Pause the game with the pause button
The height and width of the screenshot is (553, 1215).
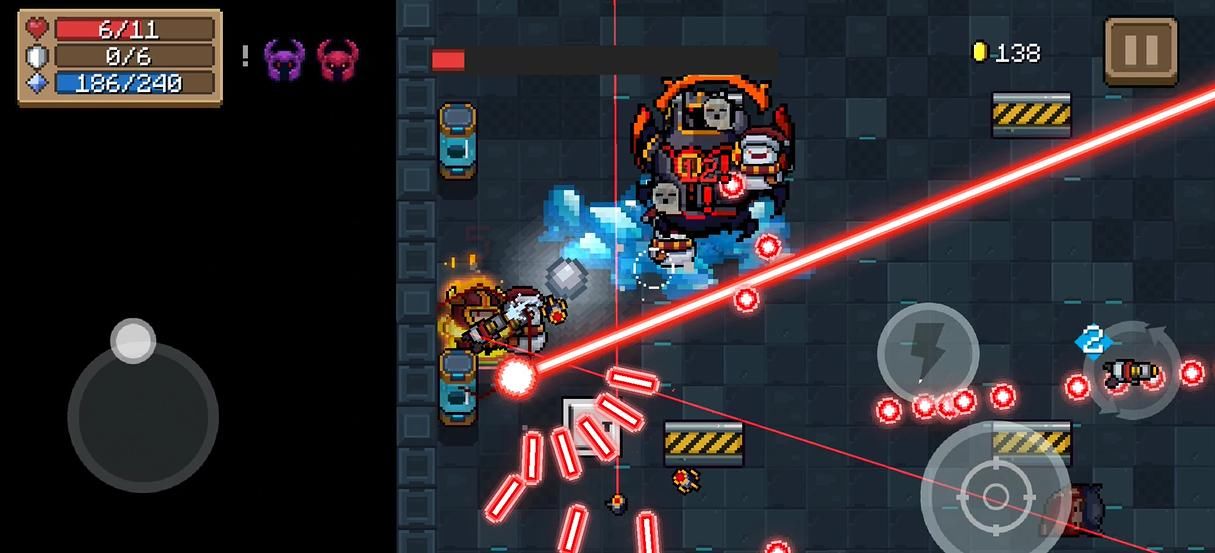(x=1141, y=50)
